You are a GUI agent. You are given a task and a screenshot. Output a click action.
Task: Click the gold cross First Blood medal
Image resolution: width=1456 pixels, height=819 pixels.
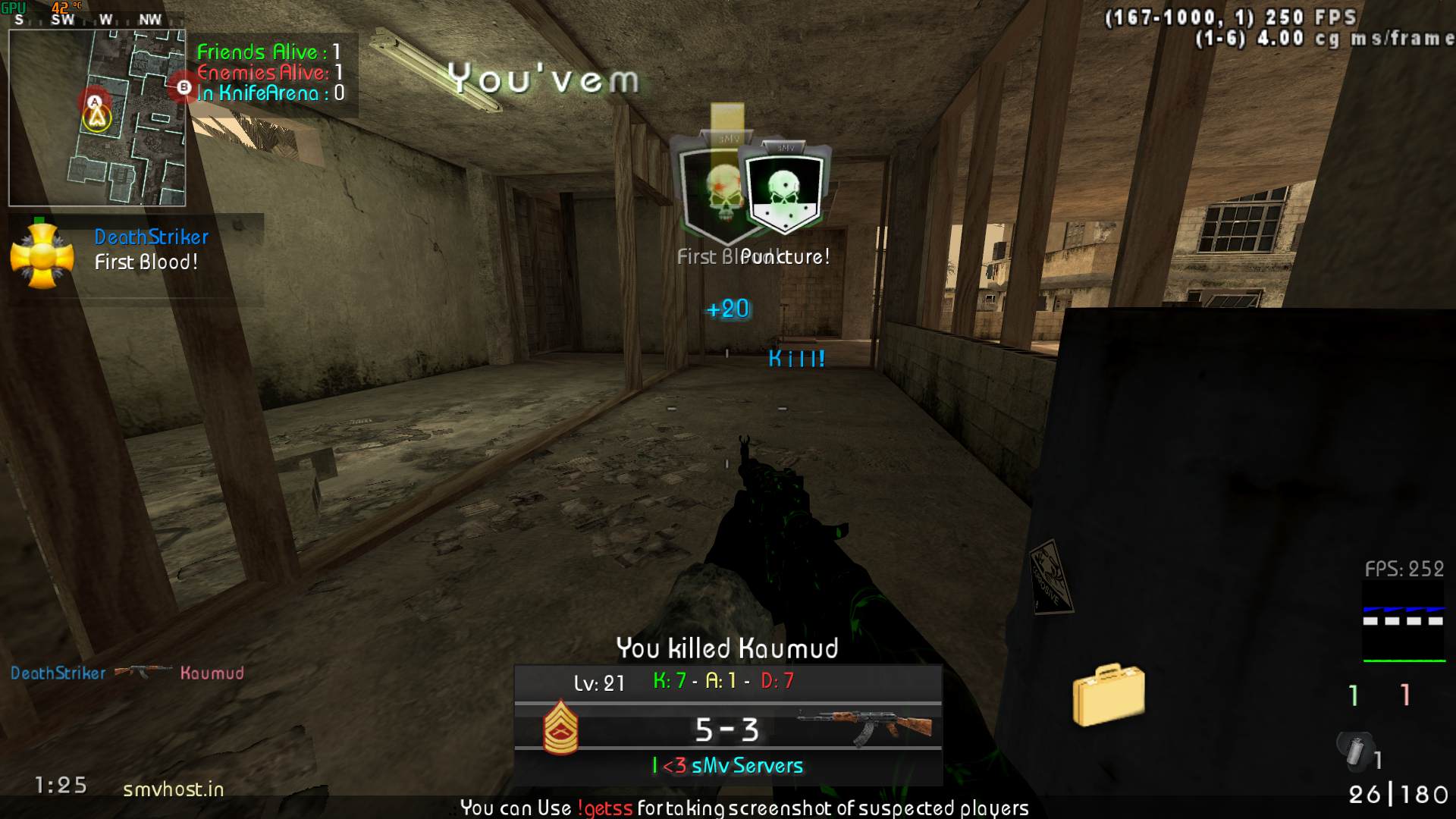pyautogui.click(x=42, y=256)
